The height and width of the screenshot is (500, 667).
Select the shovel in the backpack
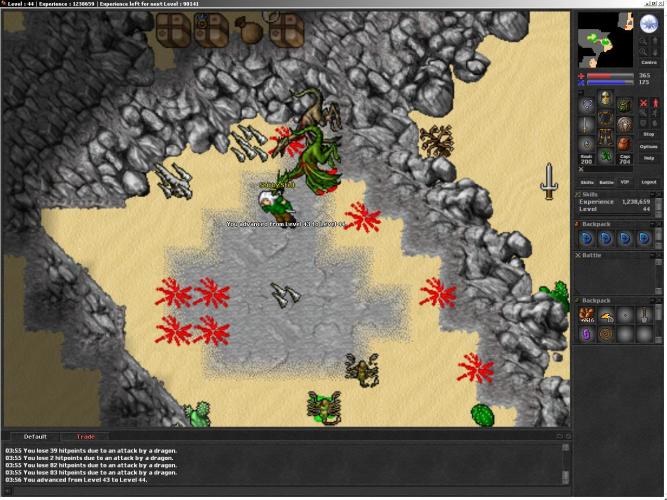[x=646, y=314]
